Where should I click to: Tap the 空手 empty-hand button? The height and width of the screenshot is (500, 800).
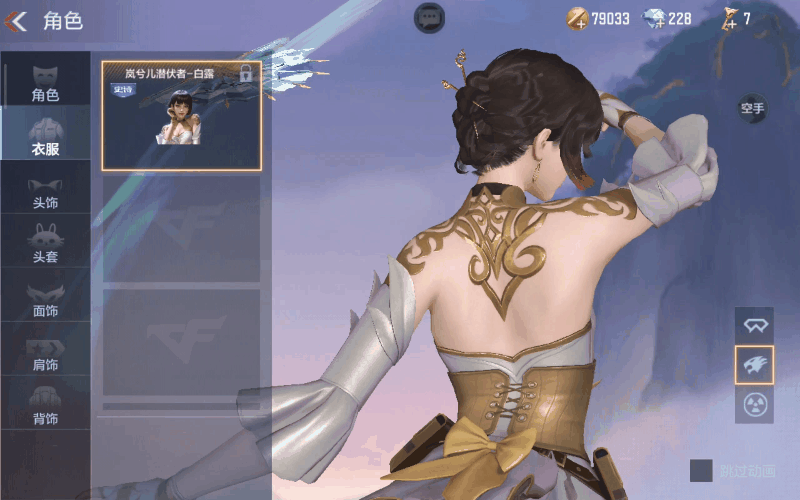(x=752, y=107)
